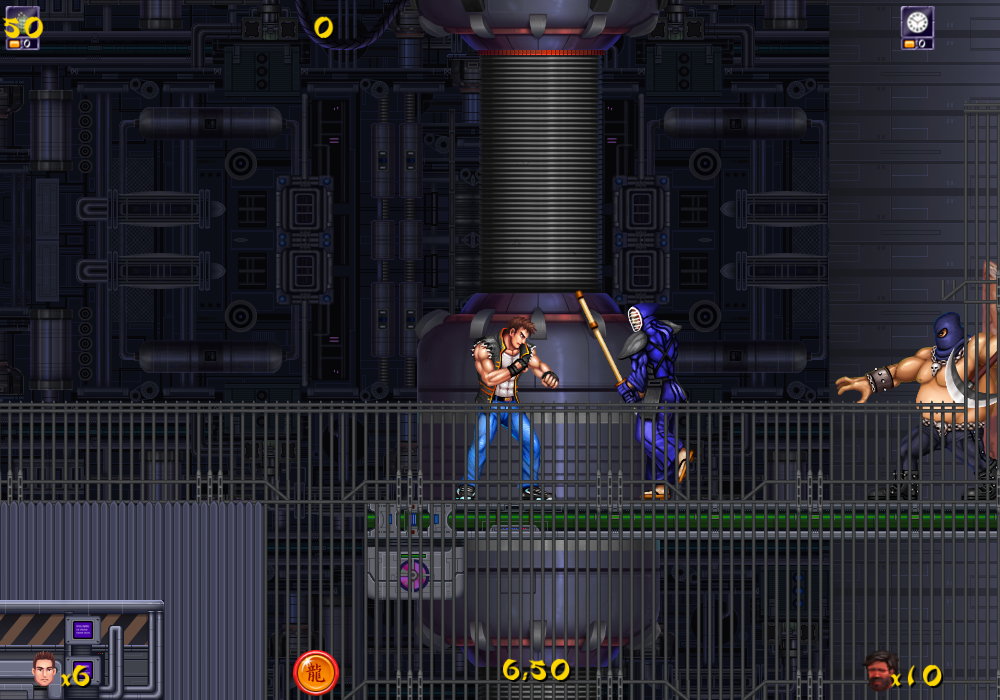Click the player's face portrait
Viewport: 1000px width, 700px height.
tap(44, 670)
